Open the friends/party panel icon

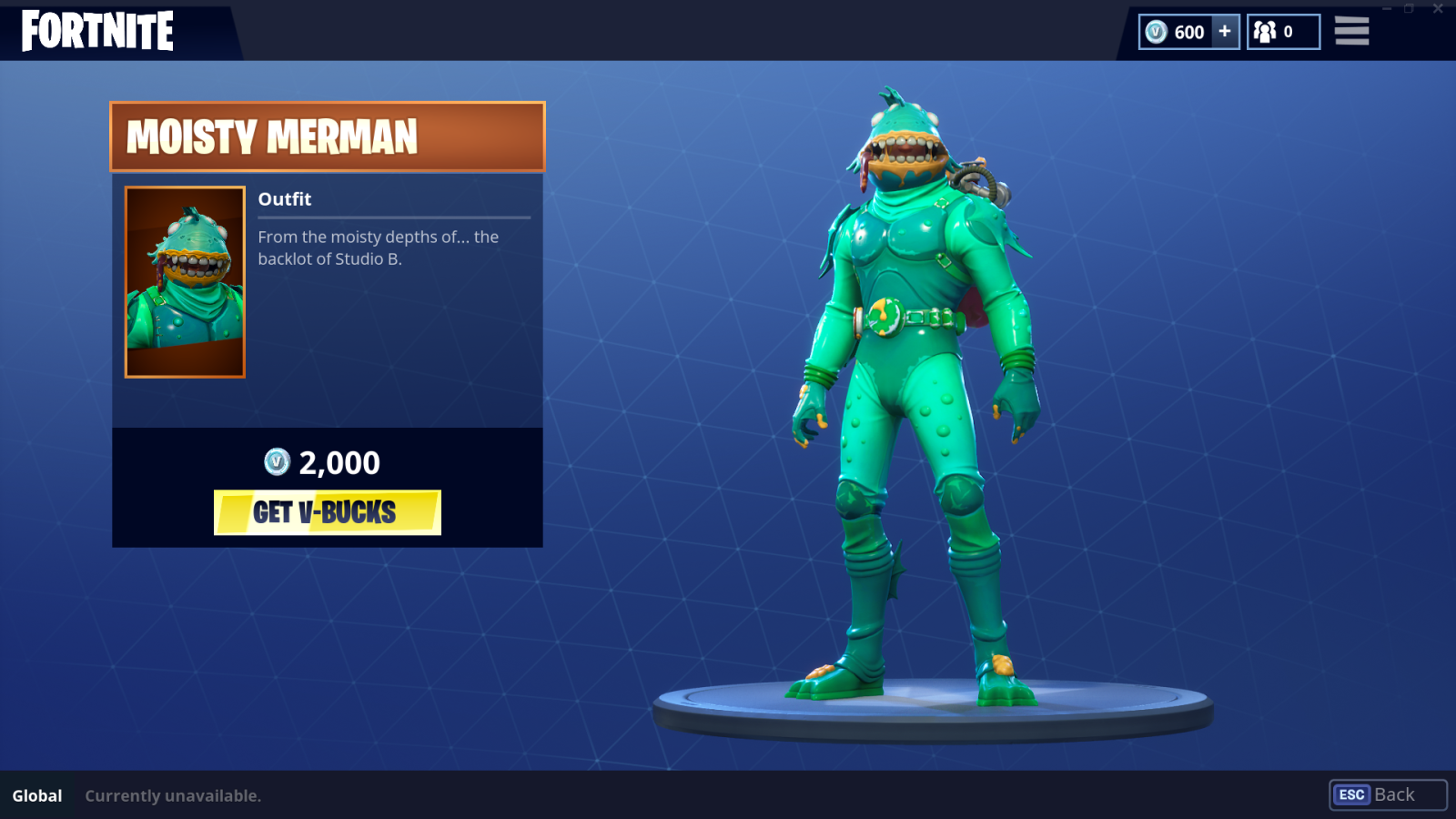coord(1265,31)
